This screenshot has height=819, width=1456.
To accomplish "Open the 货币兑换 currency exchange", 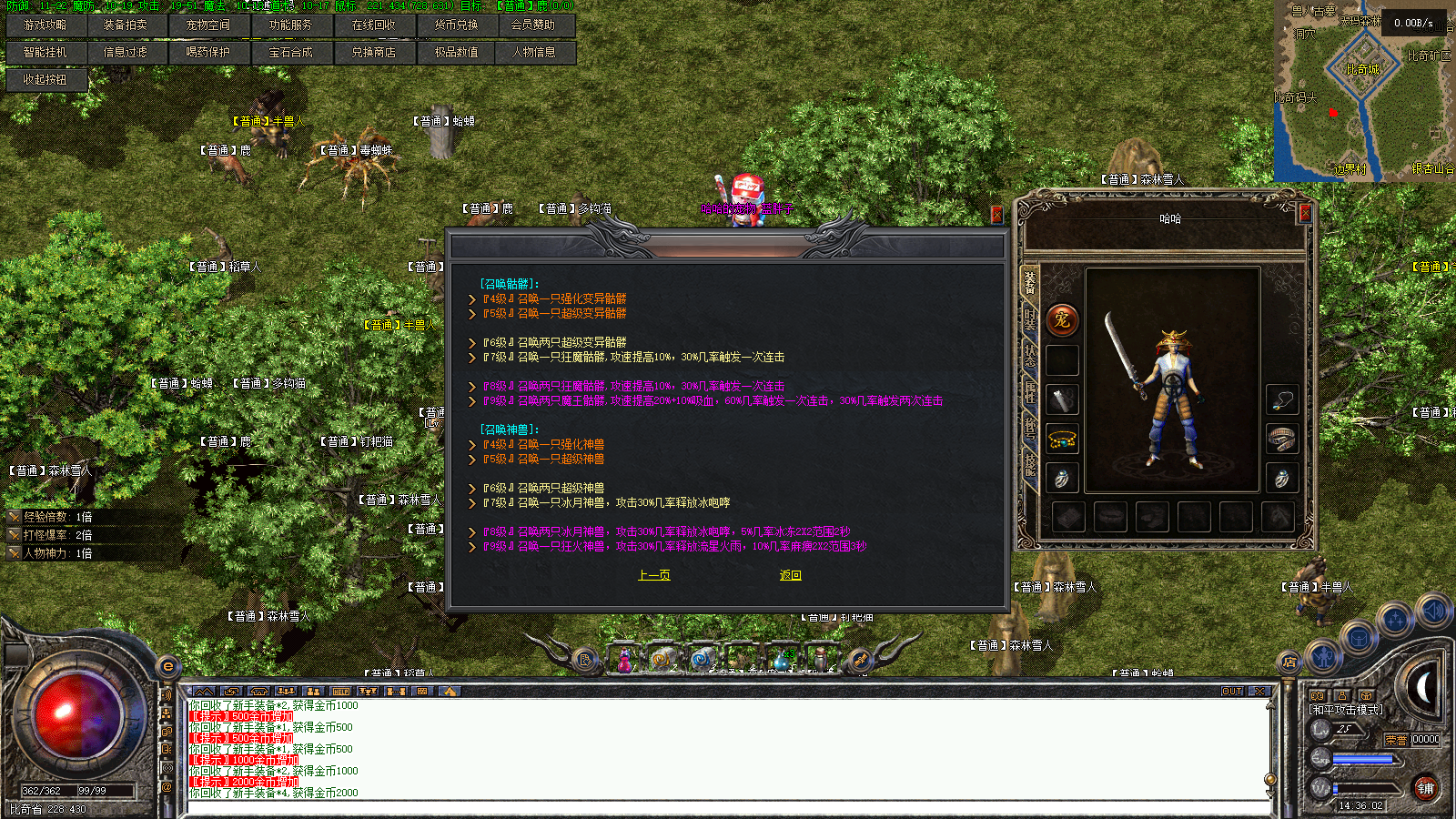I will click(456, 25).
